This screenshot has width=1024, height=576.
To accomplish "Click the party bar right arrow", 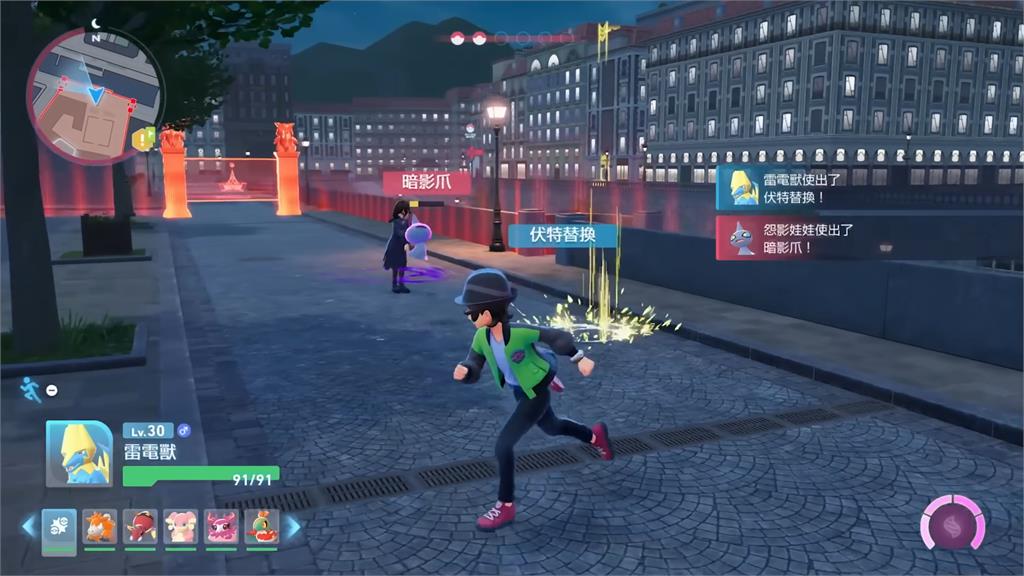I will pos(293,527).
